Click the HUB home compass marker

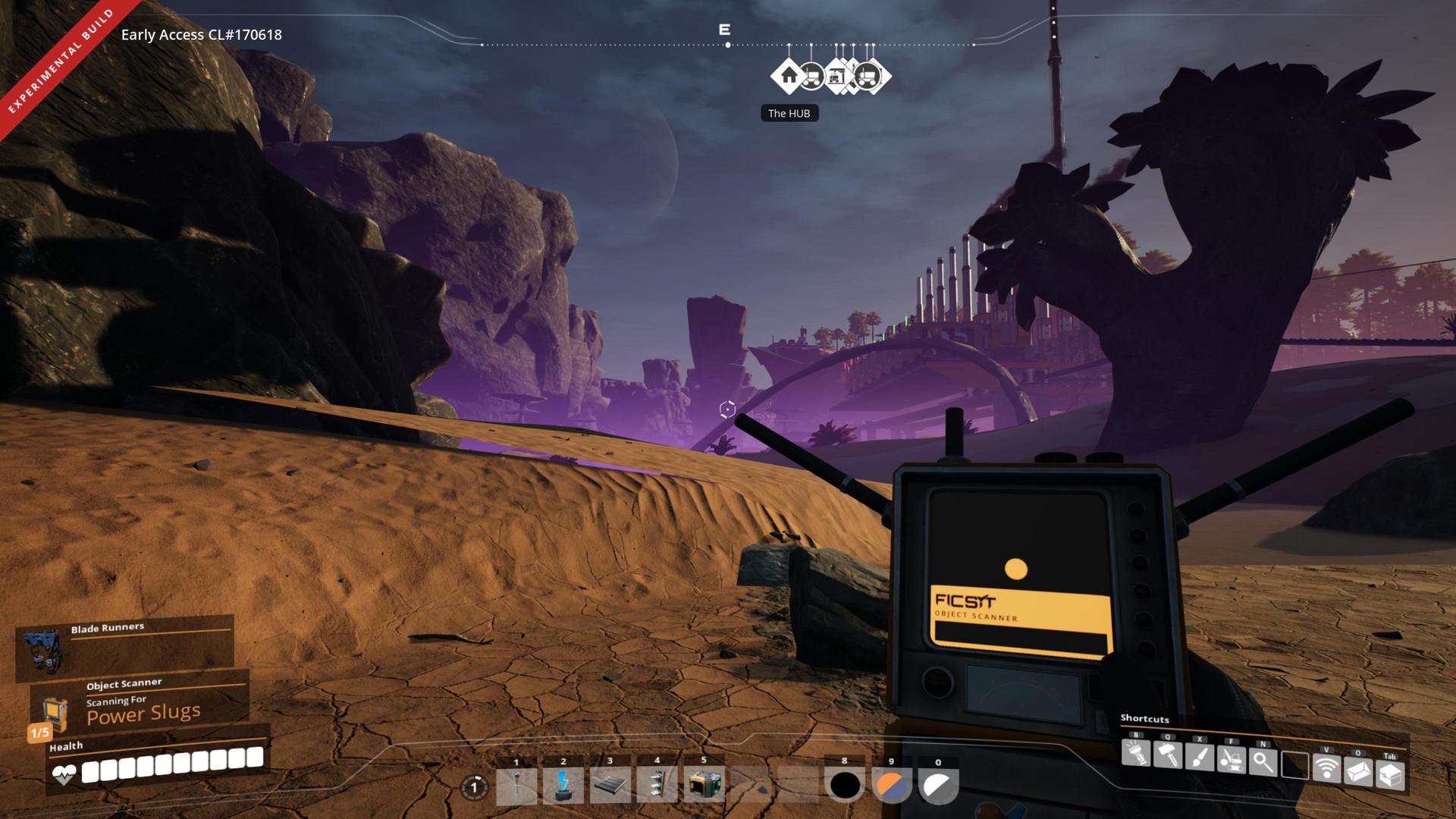(789, 76)
